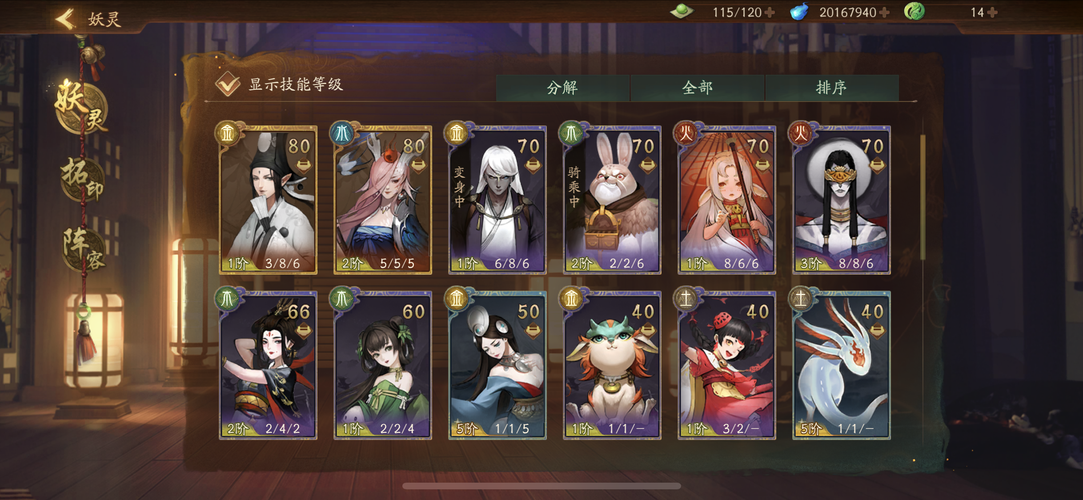Select the white tentacled level 40 spirit card
1083x500 pixels.
click(840, 365)
